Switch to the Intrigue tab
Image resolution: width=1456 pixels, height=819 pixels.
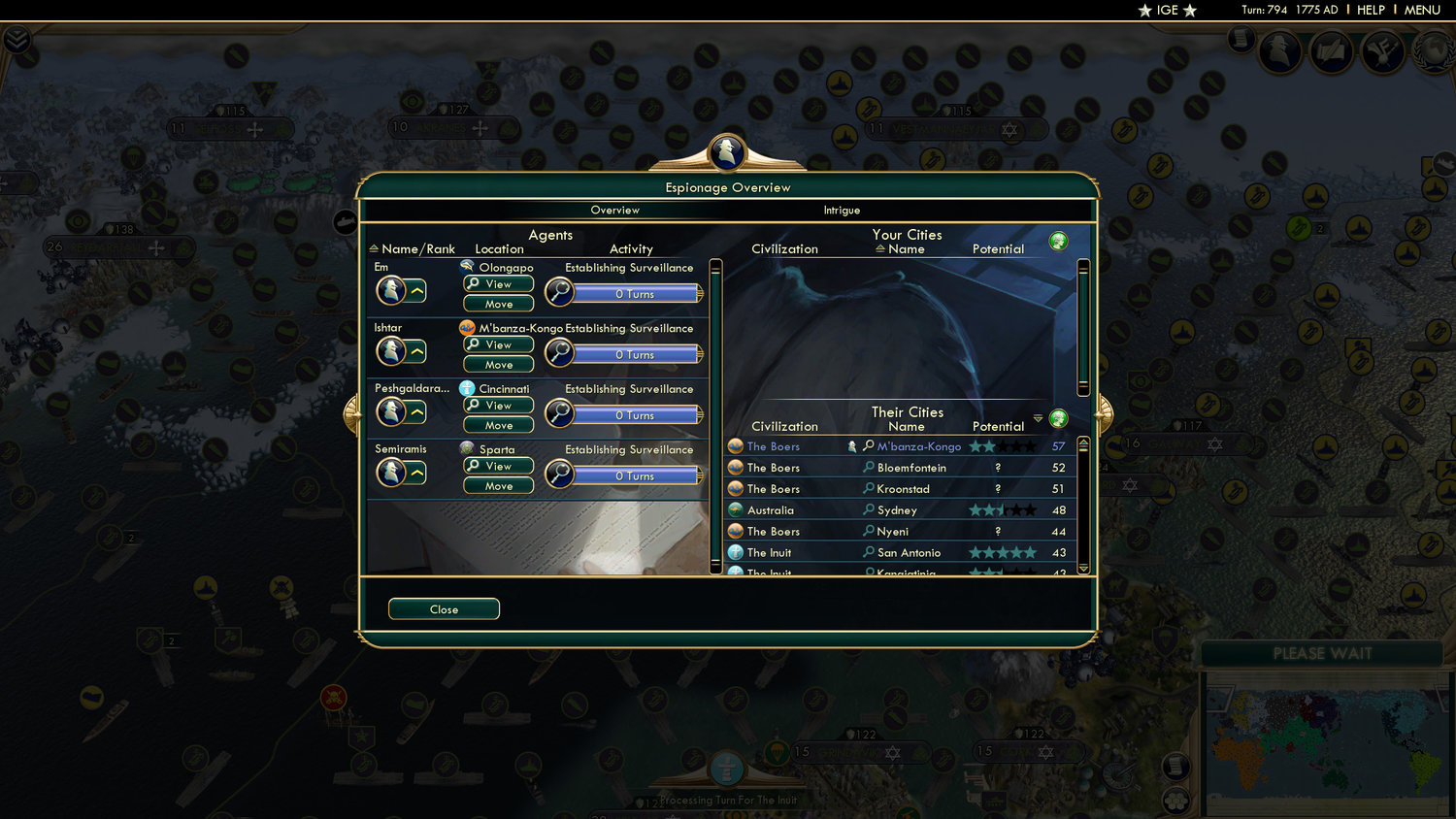(841, 210)
